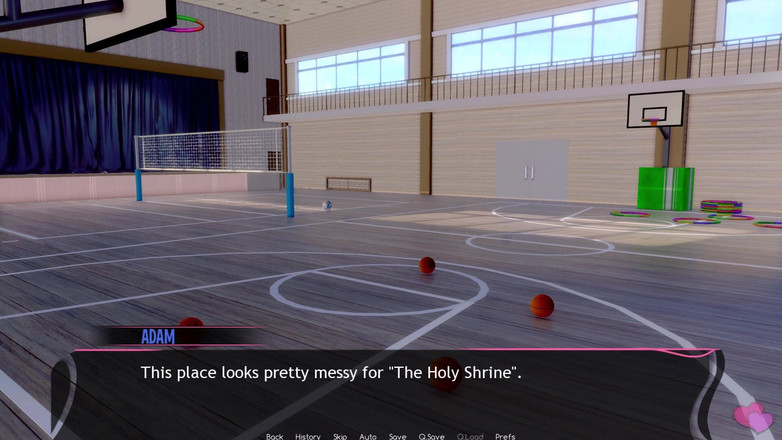Viewport: 782px width, 440px height.
Task: Open the Prefs settings menu
Action: pos(505,436)
